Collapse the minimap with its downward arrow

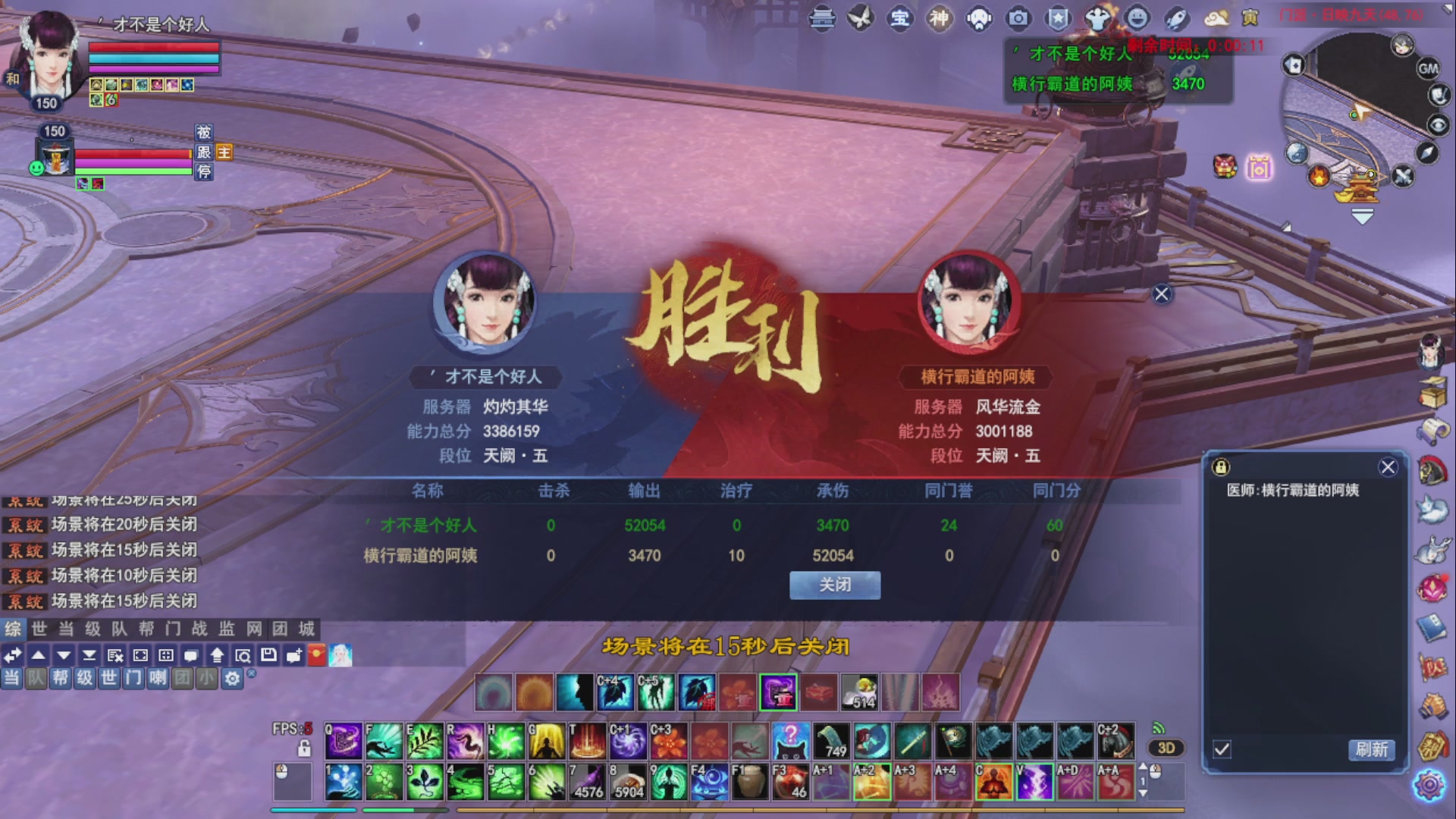(x=1361, y=215)
